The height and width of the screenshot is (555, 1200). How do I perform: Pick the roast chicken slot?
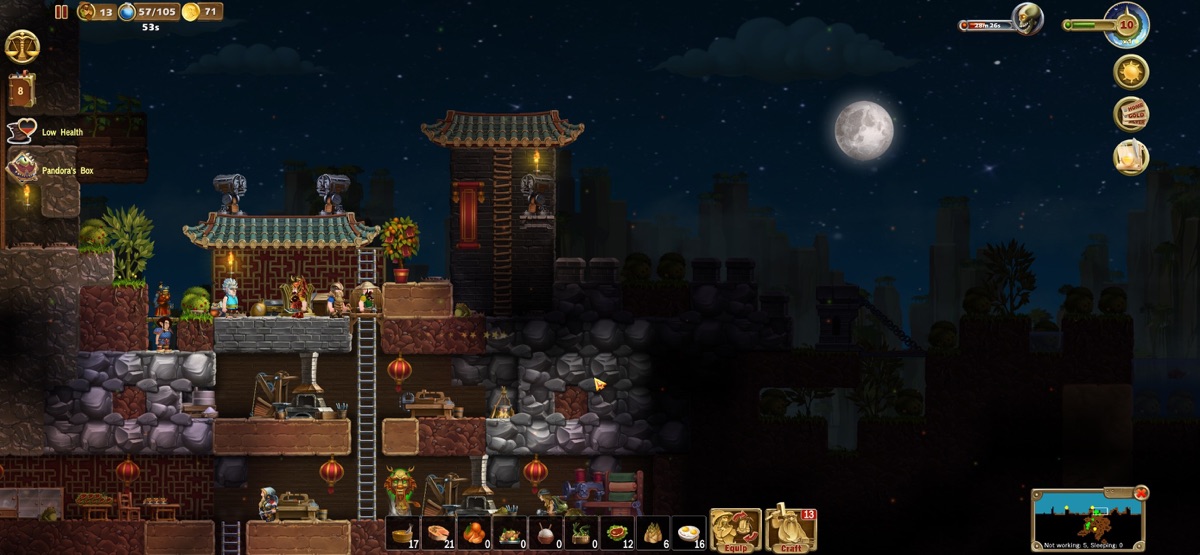[x=511, y=533]
